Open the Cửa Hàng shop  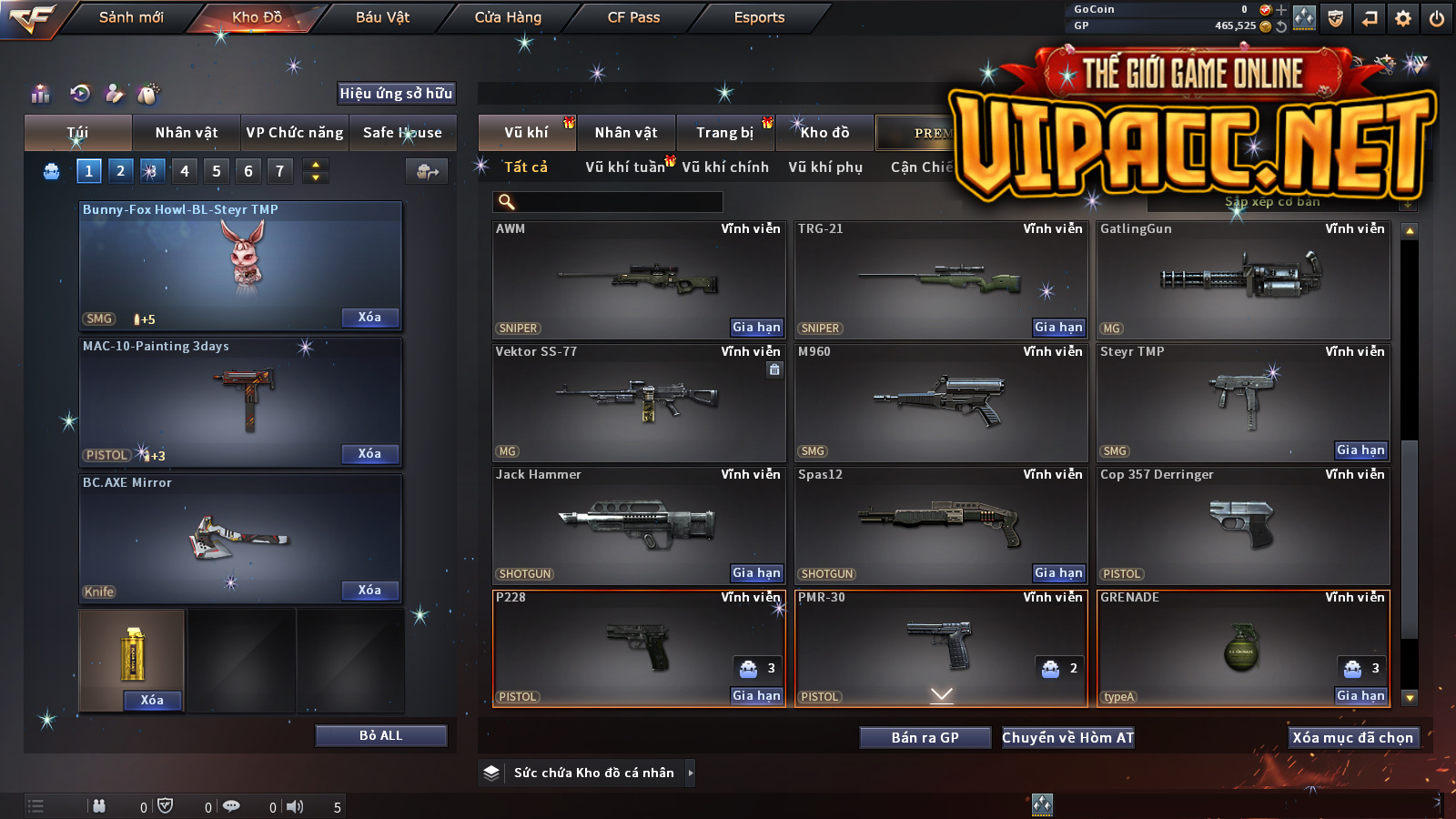pos(508,17)
